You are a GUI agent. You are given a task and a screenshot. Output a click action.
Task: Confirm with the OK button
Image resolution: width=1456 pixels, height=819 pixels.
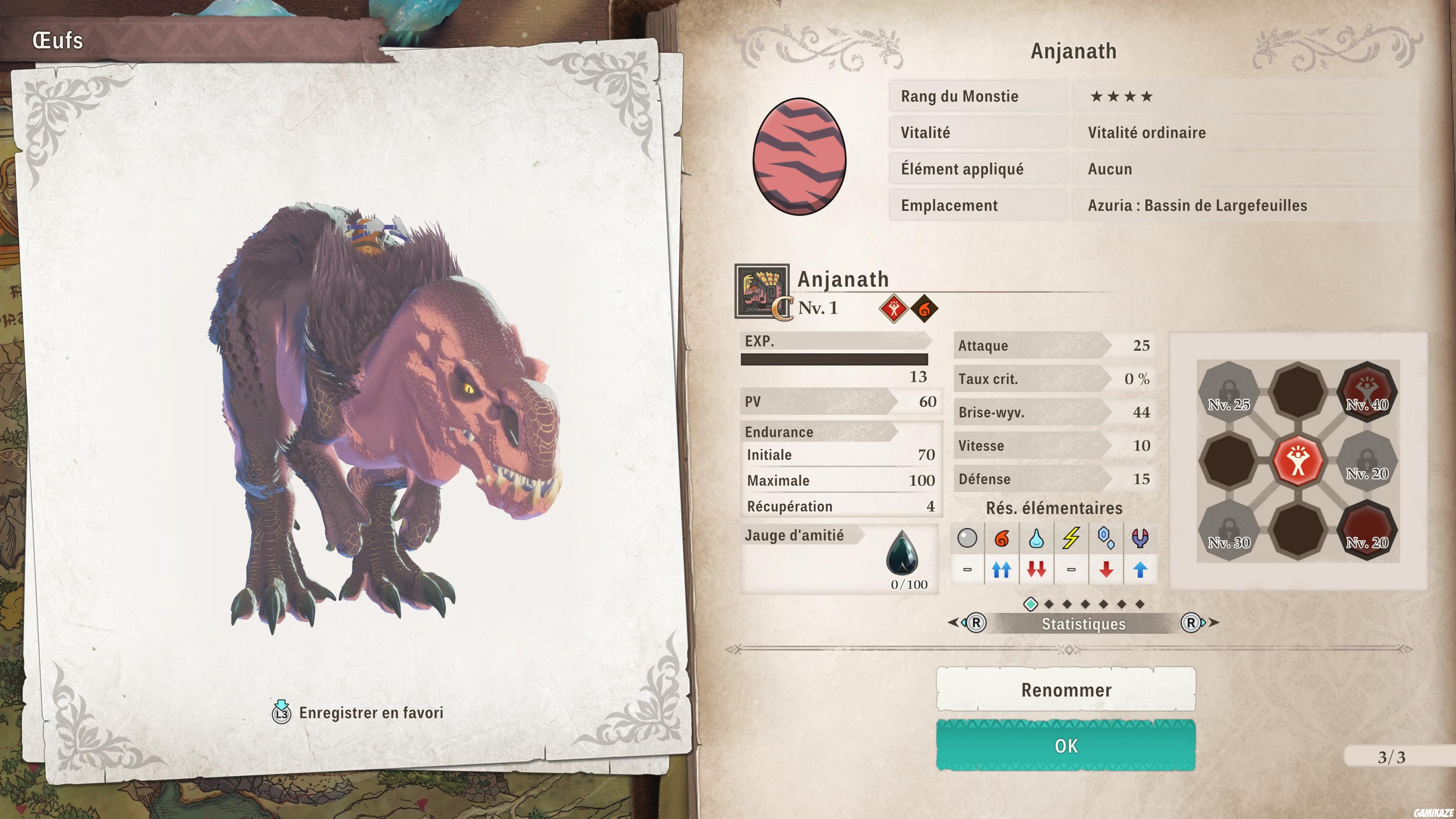click(x=1065, y=745)
